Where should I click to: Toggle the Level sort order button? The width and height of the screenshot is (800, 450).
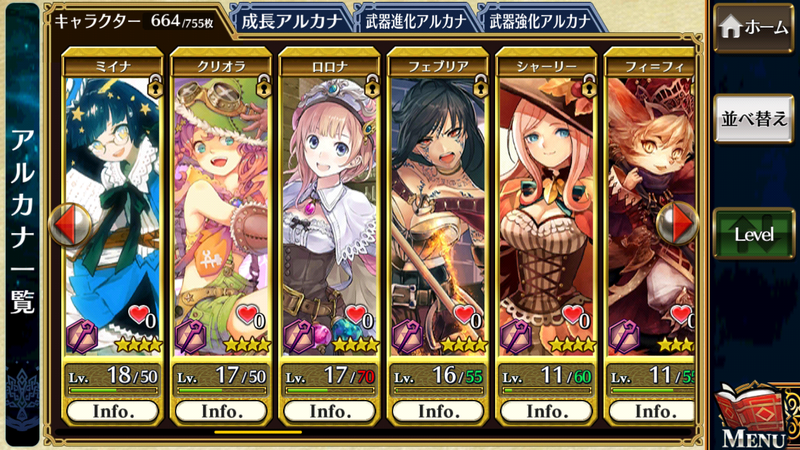(754, 234)
